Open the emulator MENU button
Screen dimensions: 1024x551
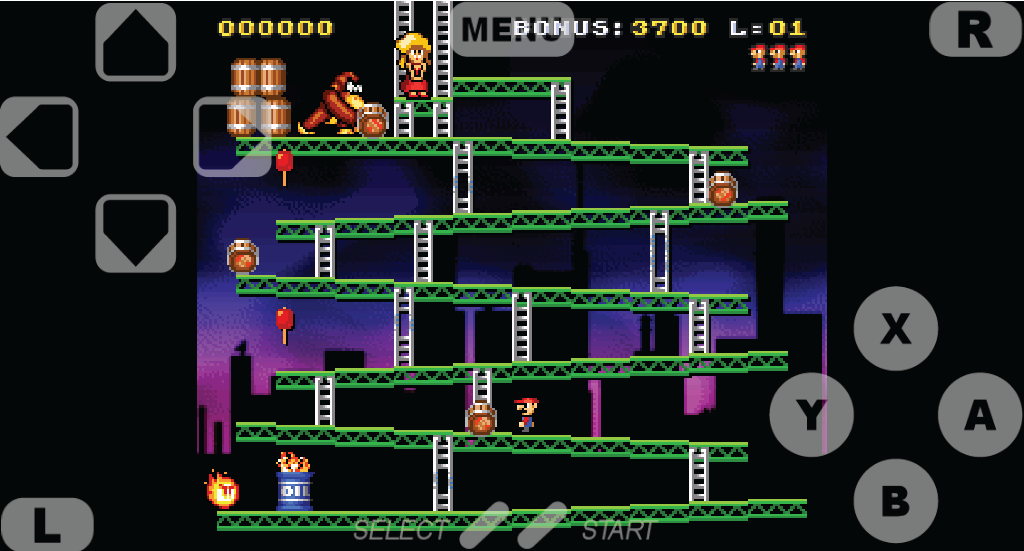[511, 29]
